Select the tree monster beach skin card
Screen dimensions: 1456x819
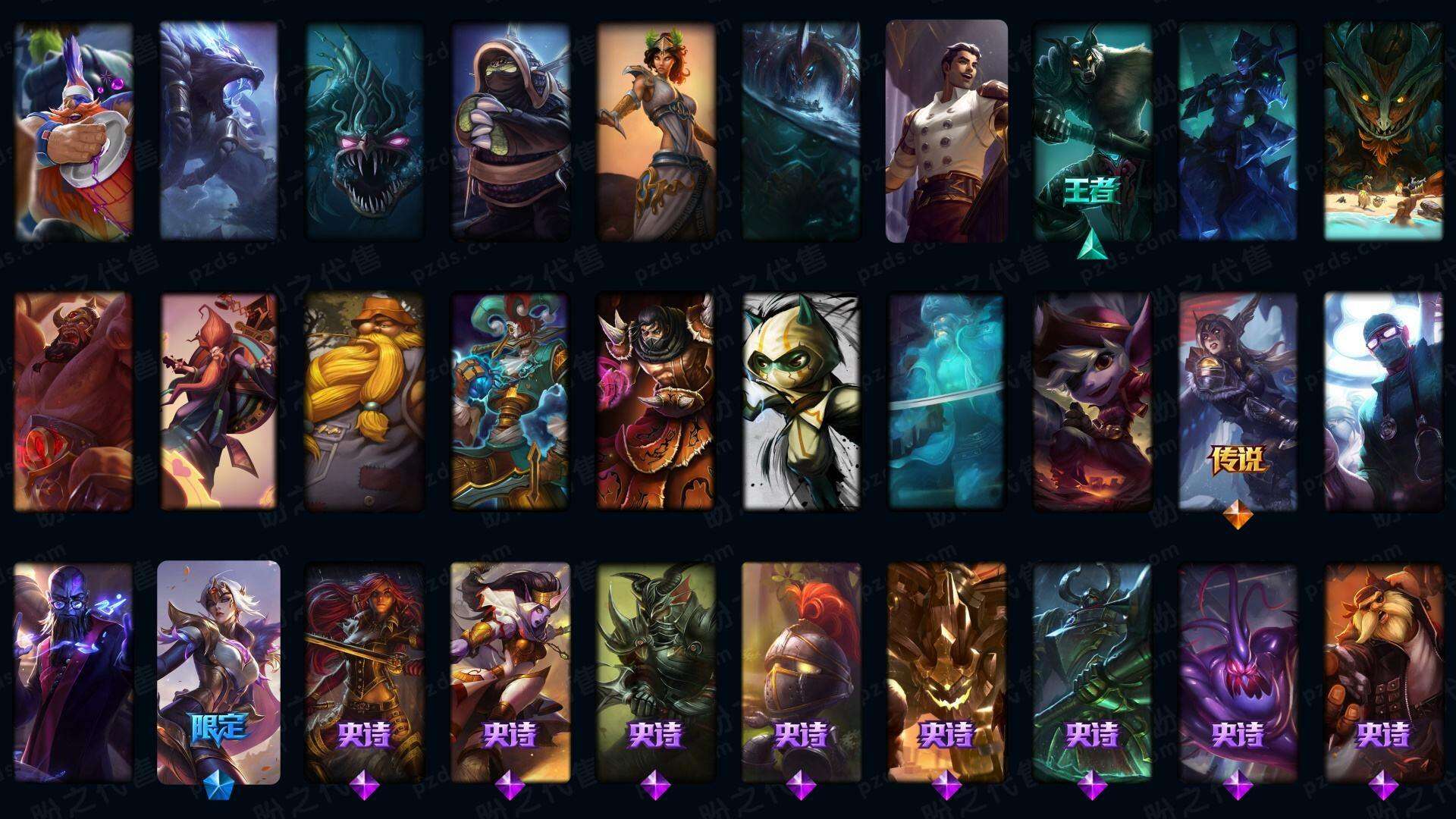1383,131
